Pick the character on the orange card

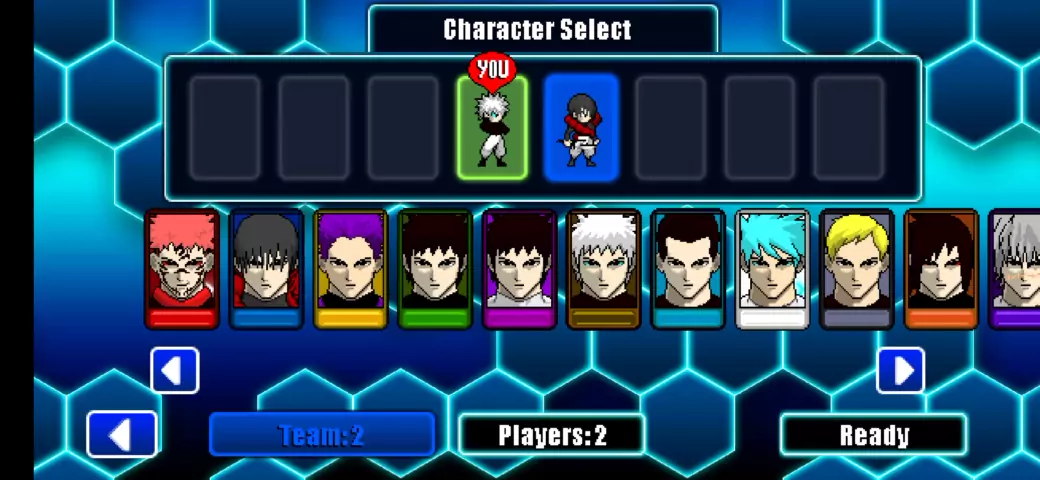tap(941, 268)
